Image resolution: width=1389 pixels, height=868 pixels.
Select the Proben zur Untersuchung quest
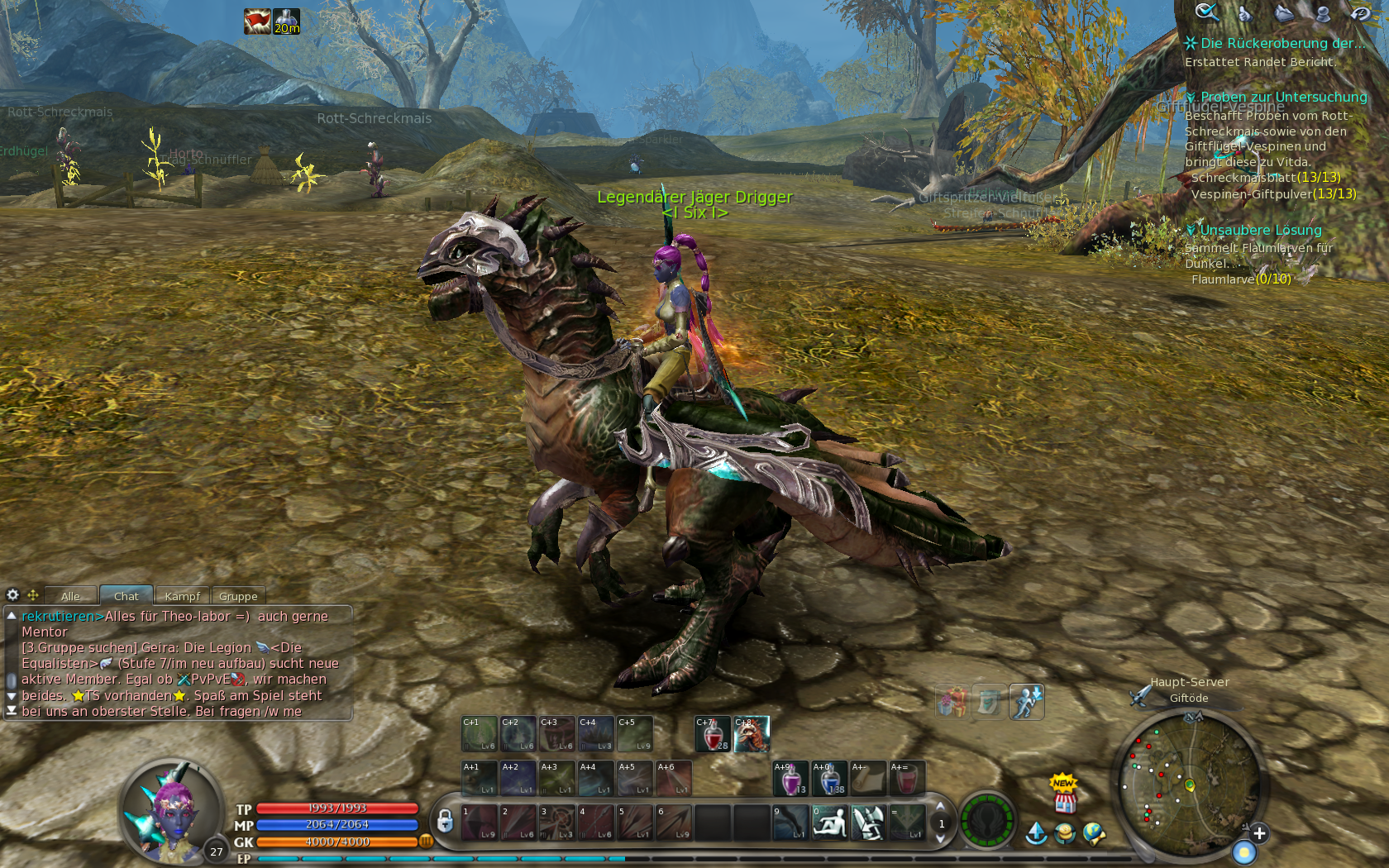pos(1282,97)
